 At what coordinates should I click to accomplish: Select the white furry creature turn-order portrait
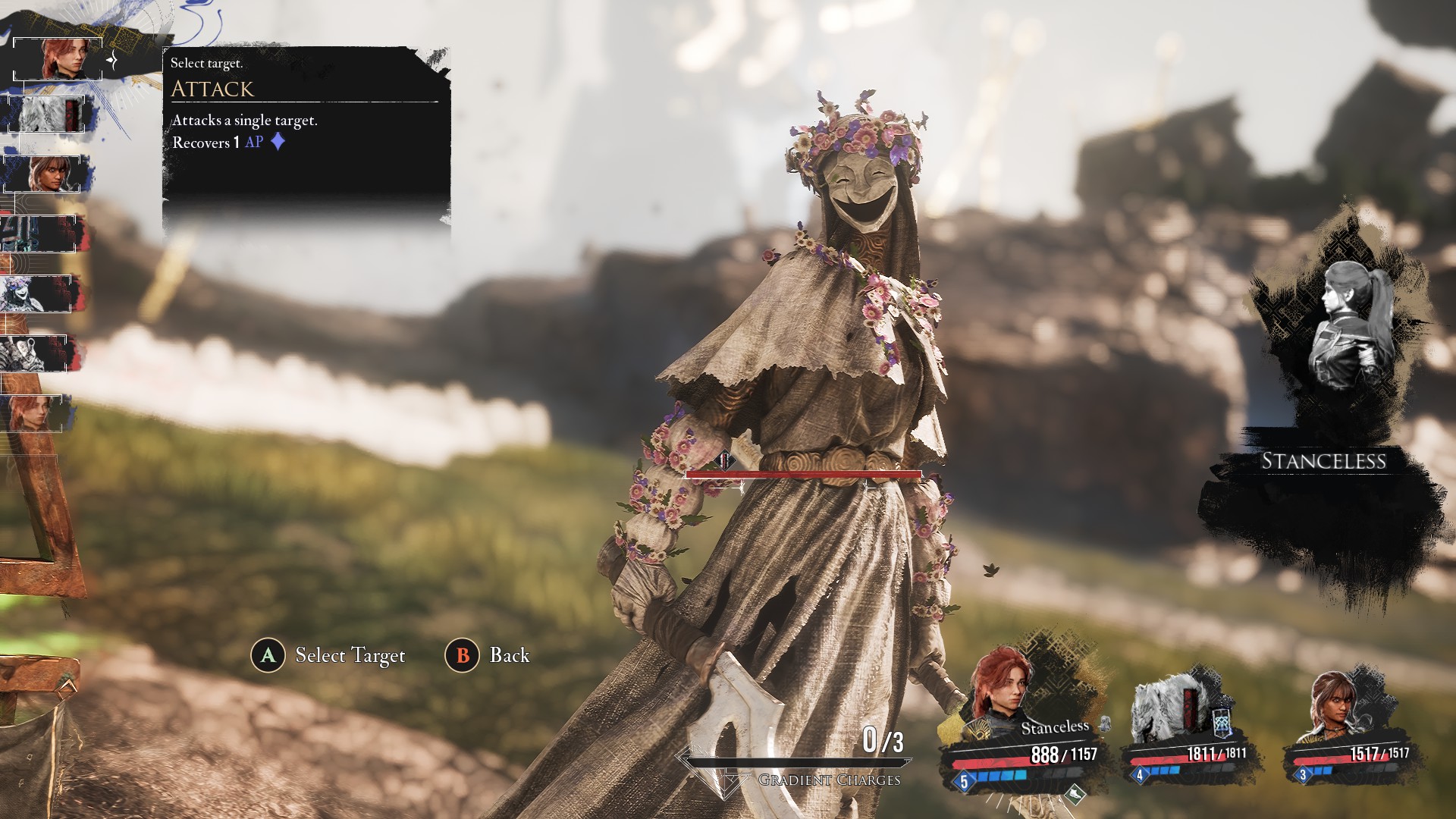[47, 115]
